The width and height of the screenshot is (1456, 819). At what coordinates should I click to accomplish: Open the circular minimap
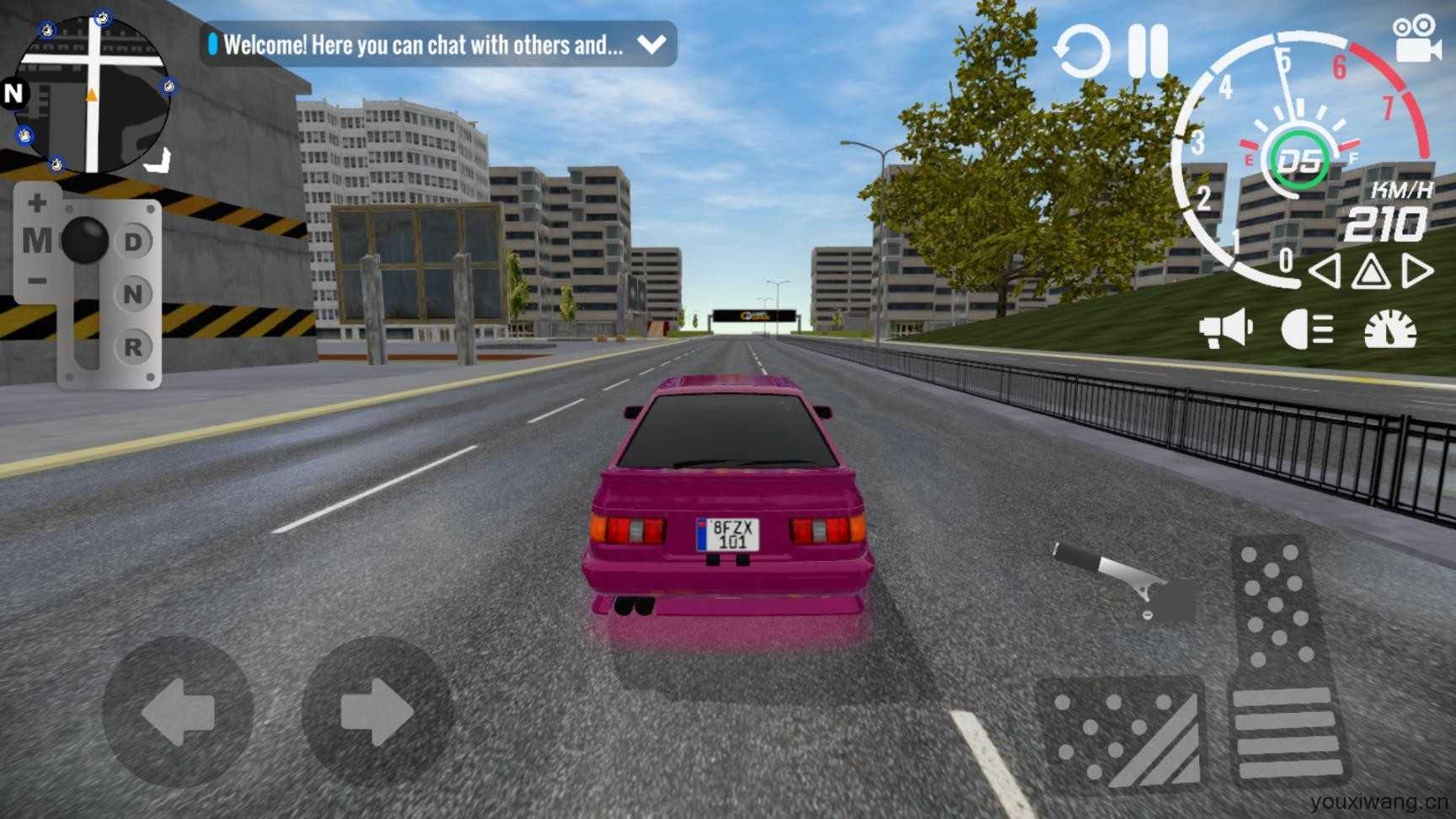92,94
